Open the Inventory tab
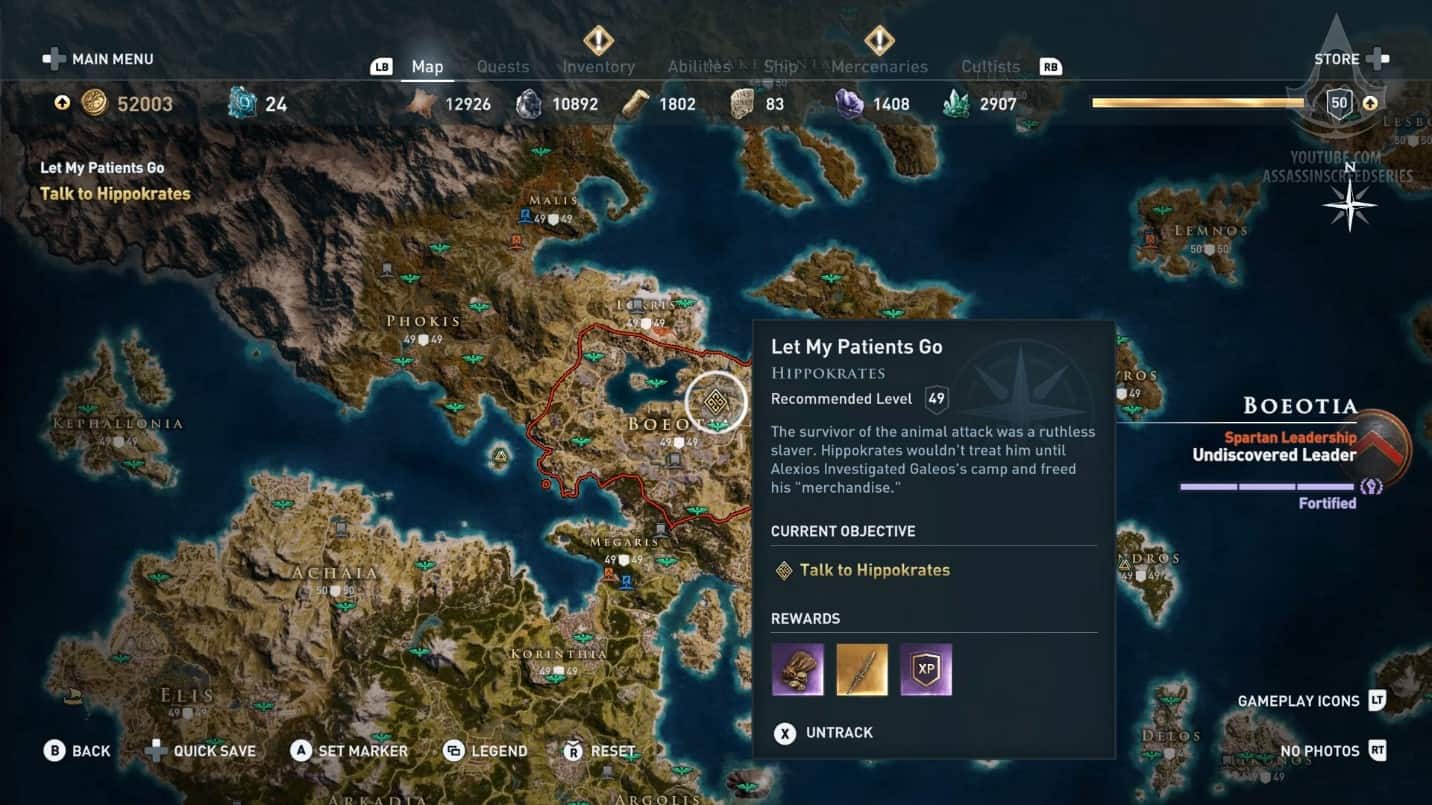This screenshot has height=805, width=1432. click(x=598, y=67)
